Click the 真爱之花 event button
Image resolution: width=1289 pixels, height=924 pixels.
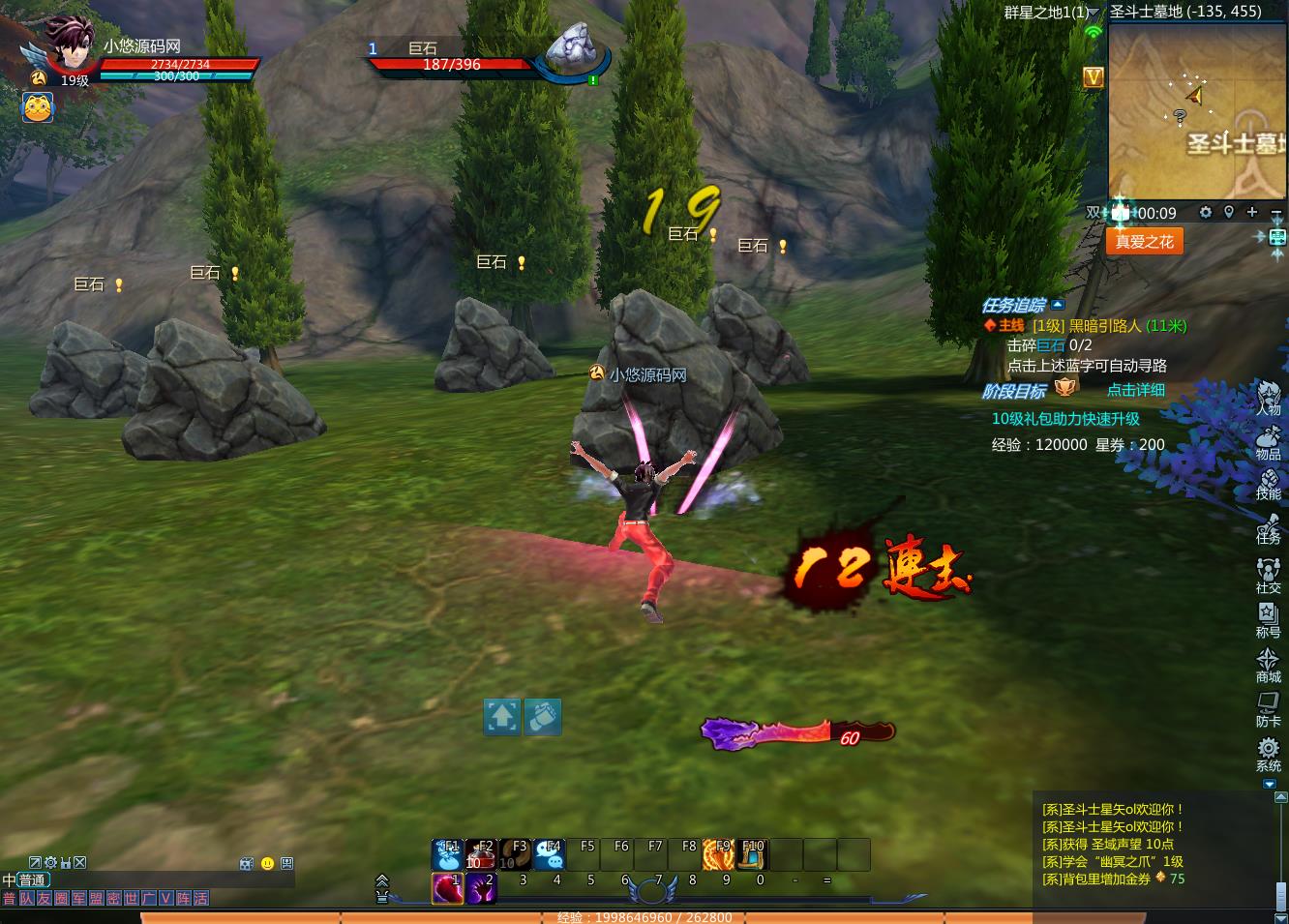tap(1144, 242)
